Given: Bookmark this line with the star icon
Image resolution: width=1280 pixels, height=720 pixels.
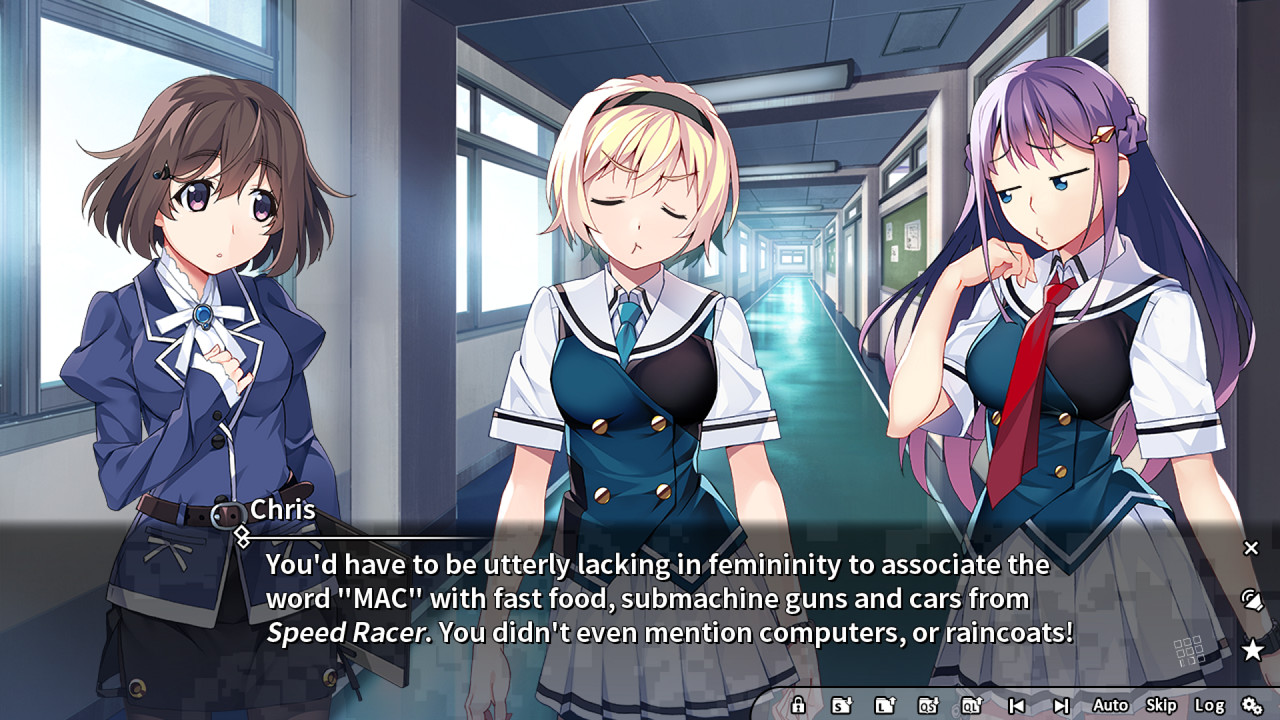Looking at the screenshot, I should 1252,651.
